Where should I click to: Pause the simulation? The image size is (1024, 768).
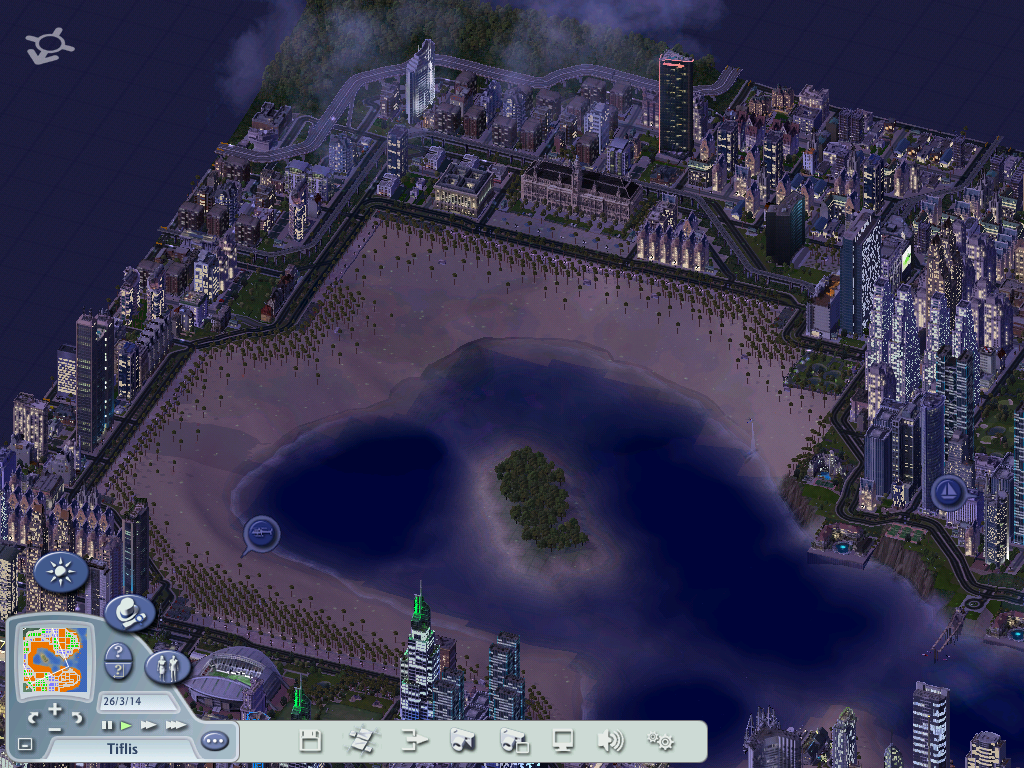pyautogui.click(x=107, y=725)
